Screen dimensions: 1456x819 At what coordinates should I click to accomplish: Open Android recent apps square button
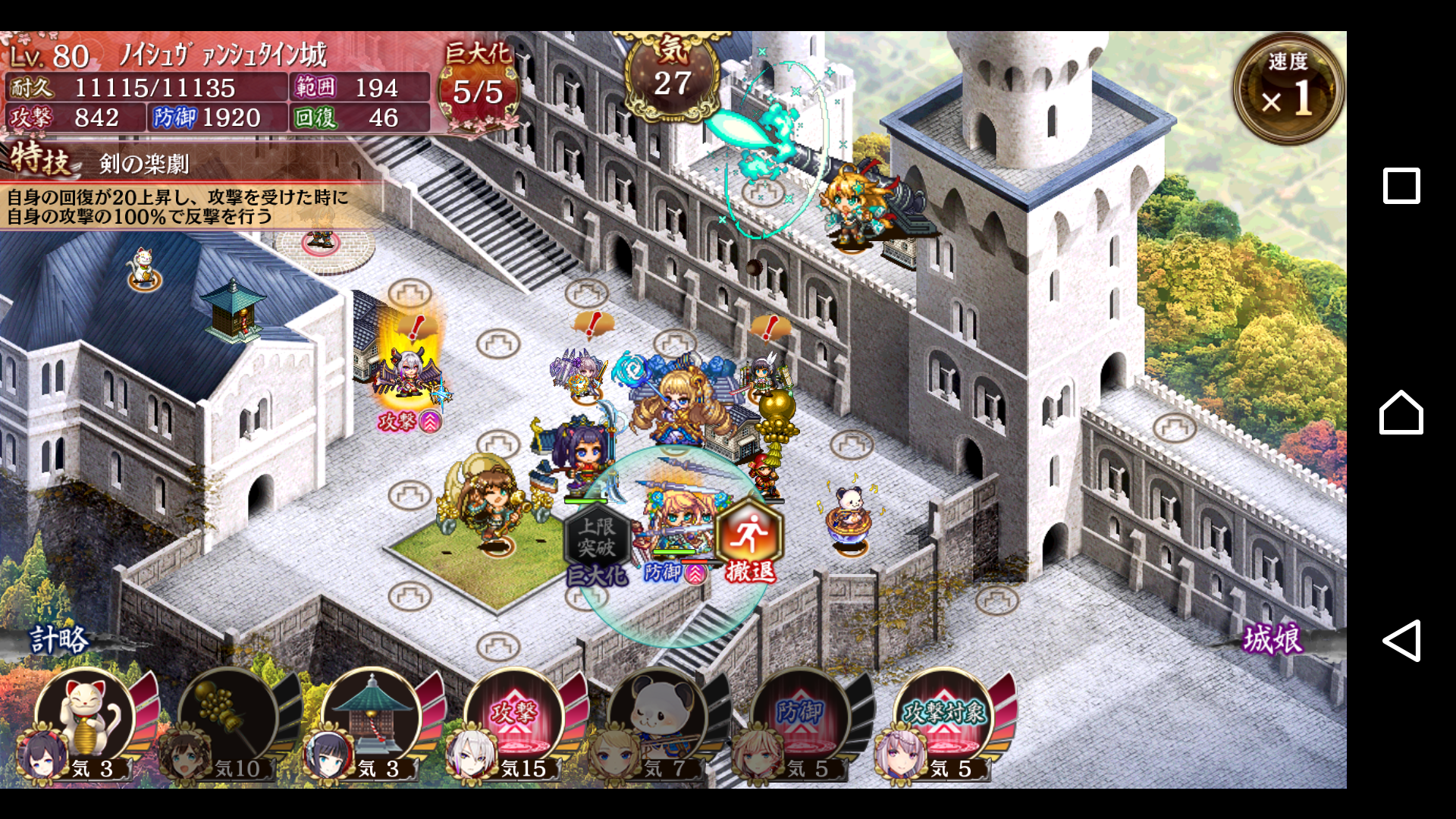click(x=1401, y=186)
